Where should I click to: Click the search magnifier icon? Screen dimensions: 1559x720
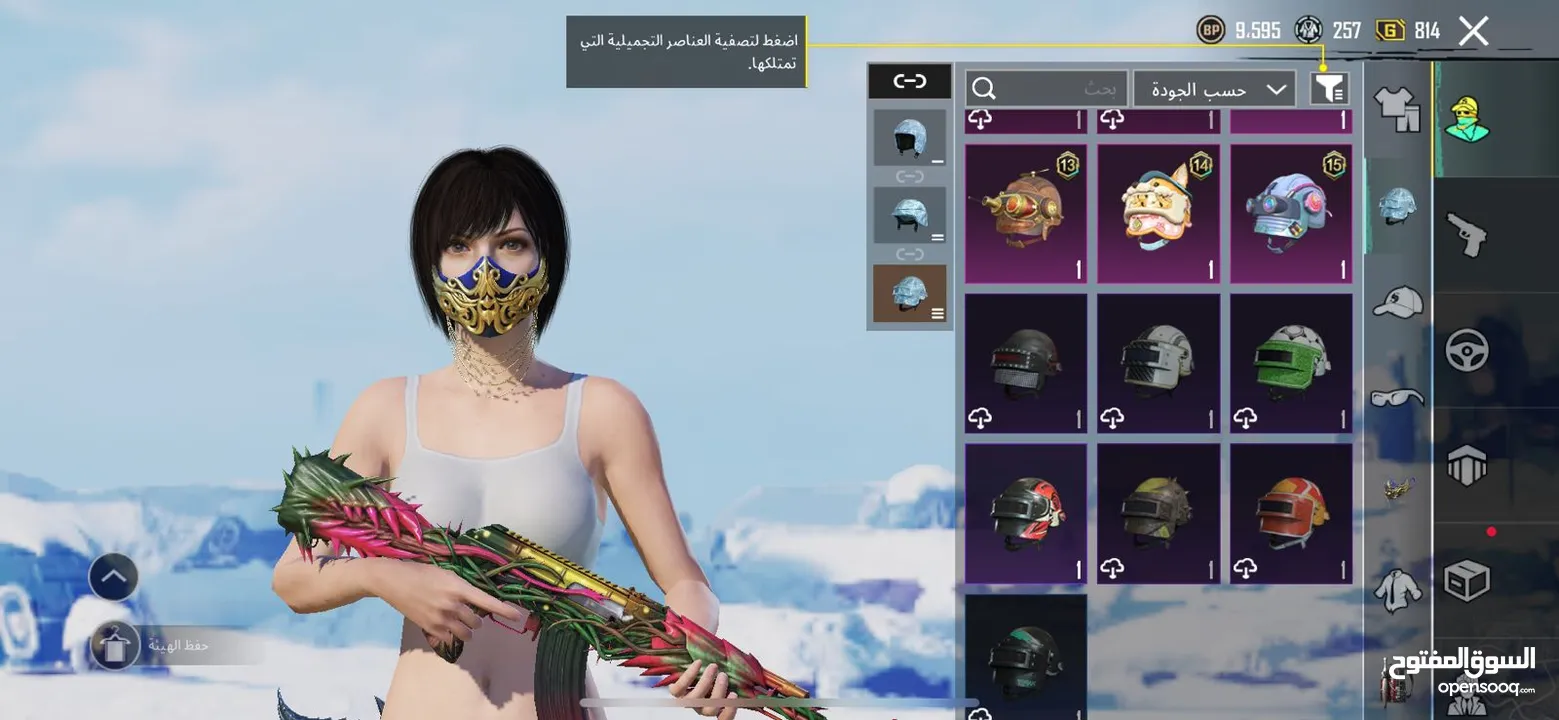click(982, 87)
